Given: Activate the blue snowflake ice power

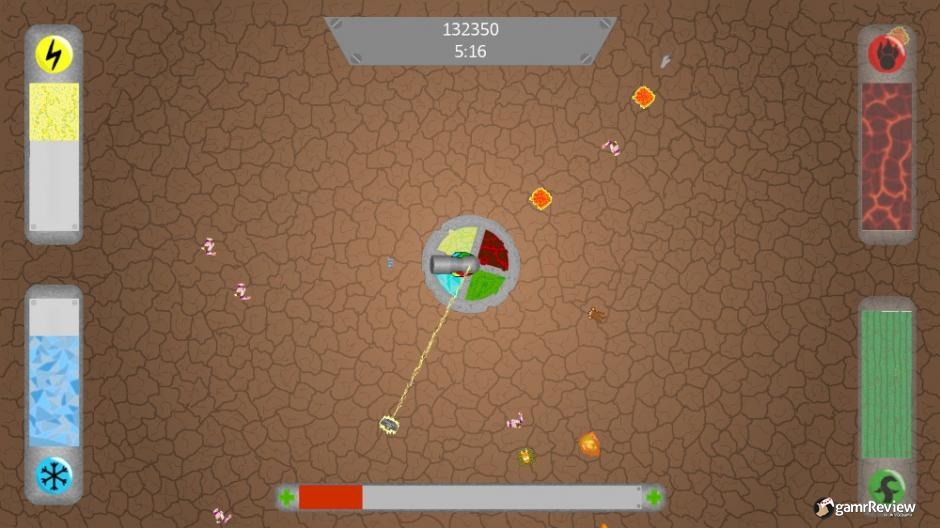Looking at the screenshot, I should pyautogui.click(x=54, y=475).
